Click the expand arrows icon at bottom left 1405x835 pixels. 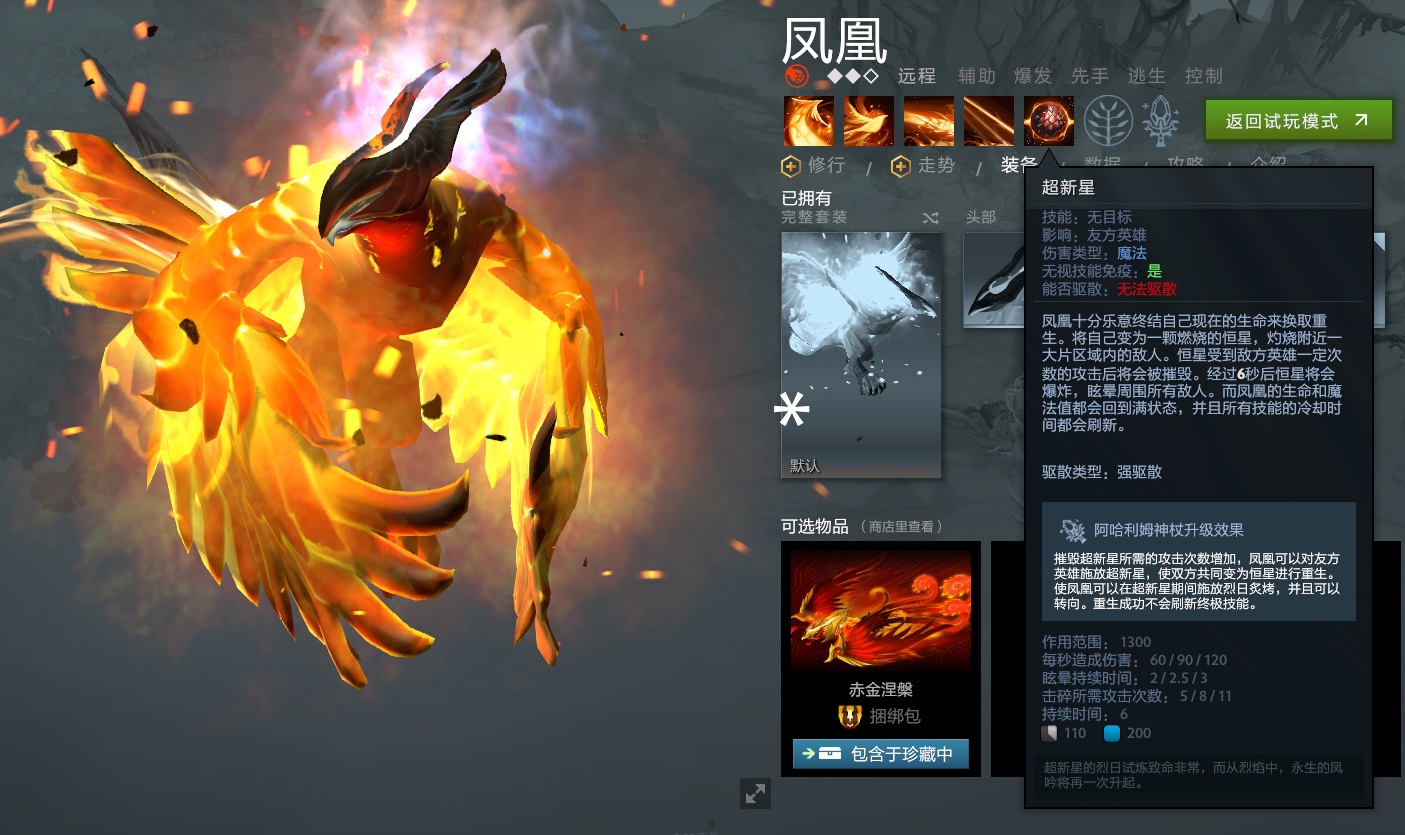tap(755, 793)
